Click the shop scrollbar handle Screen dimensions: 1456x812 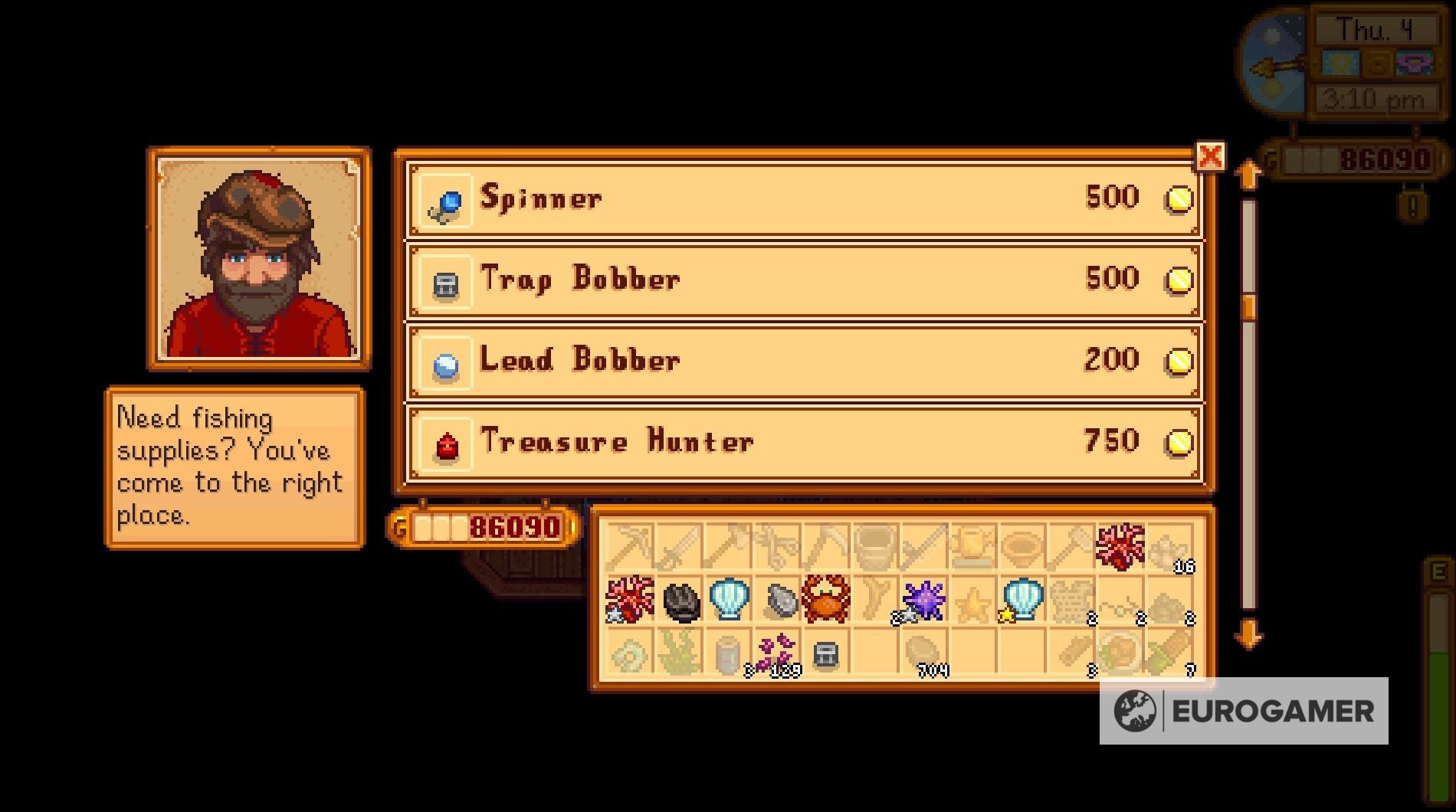1249,306
